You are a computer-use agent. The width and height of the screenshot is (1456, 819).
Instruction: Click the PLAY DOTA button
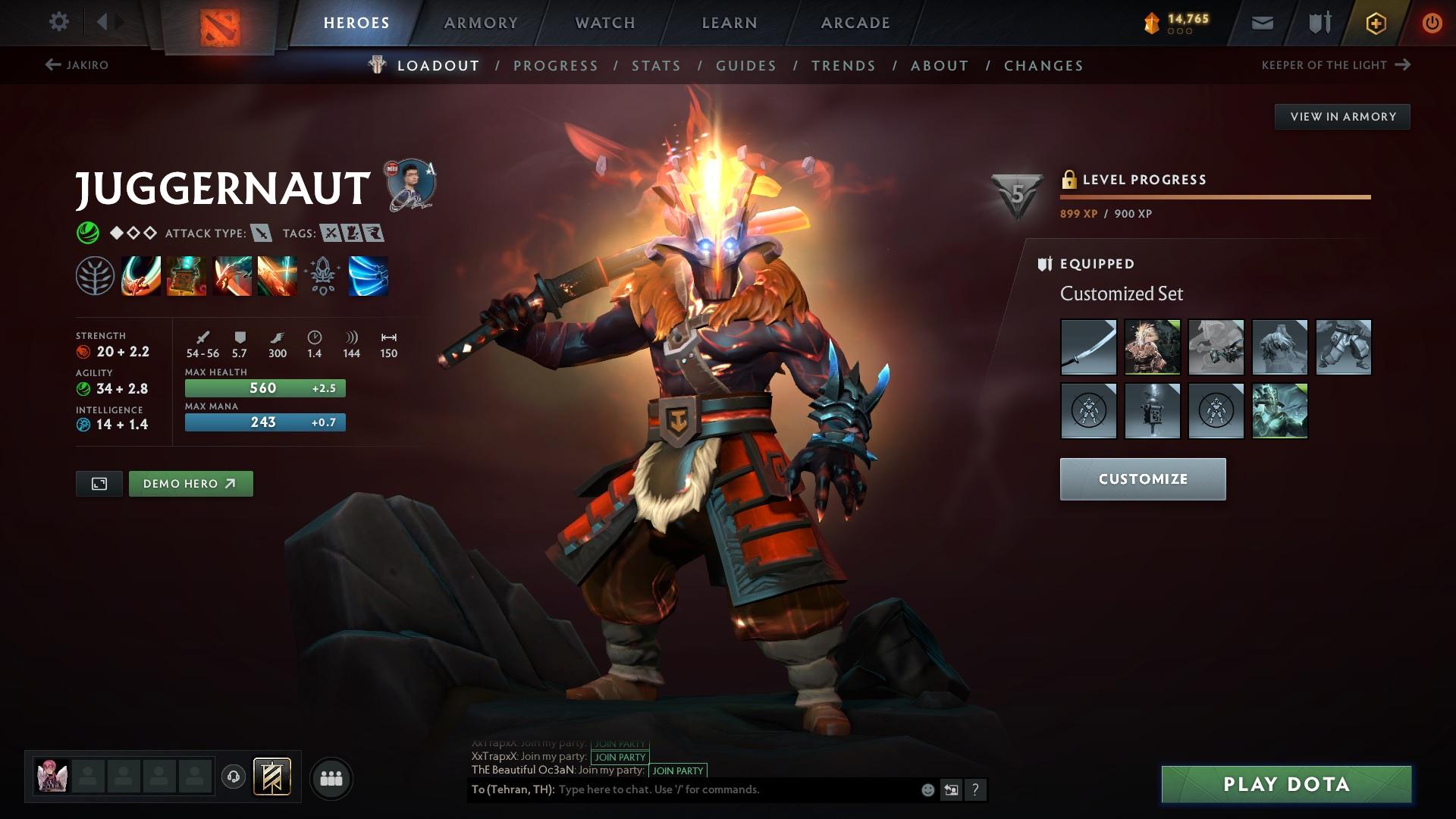(x=1288, y=785)
